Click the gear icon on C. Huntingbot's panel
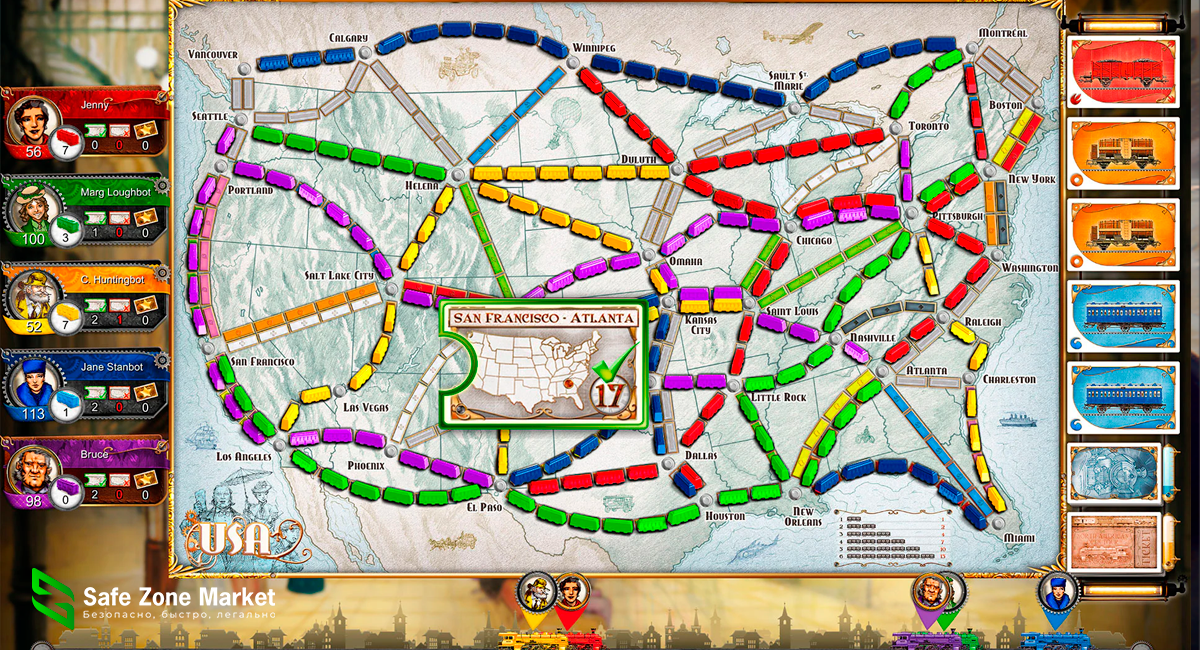Screen dimensions: 1200x650 click(163, 273)
